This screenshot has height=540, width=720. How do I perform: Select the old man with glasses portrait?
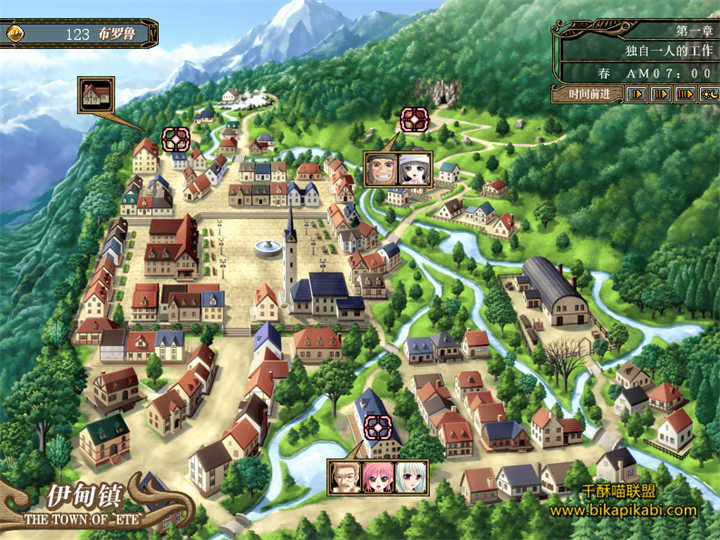point(345,476)
